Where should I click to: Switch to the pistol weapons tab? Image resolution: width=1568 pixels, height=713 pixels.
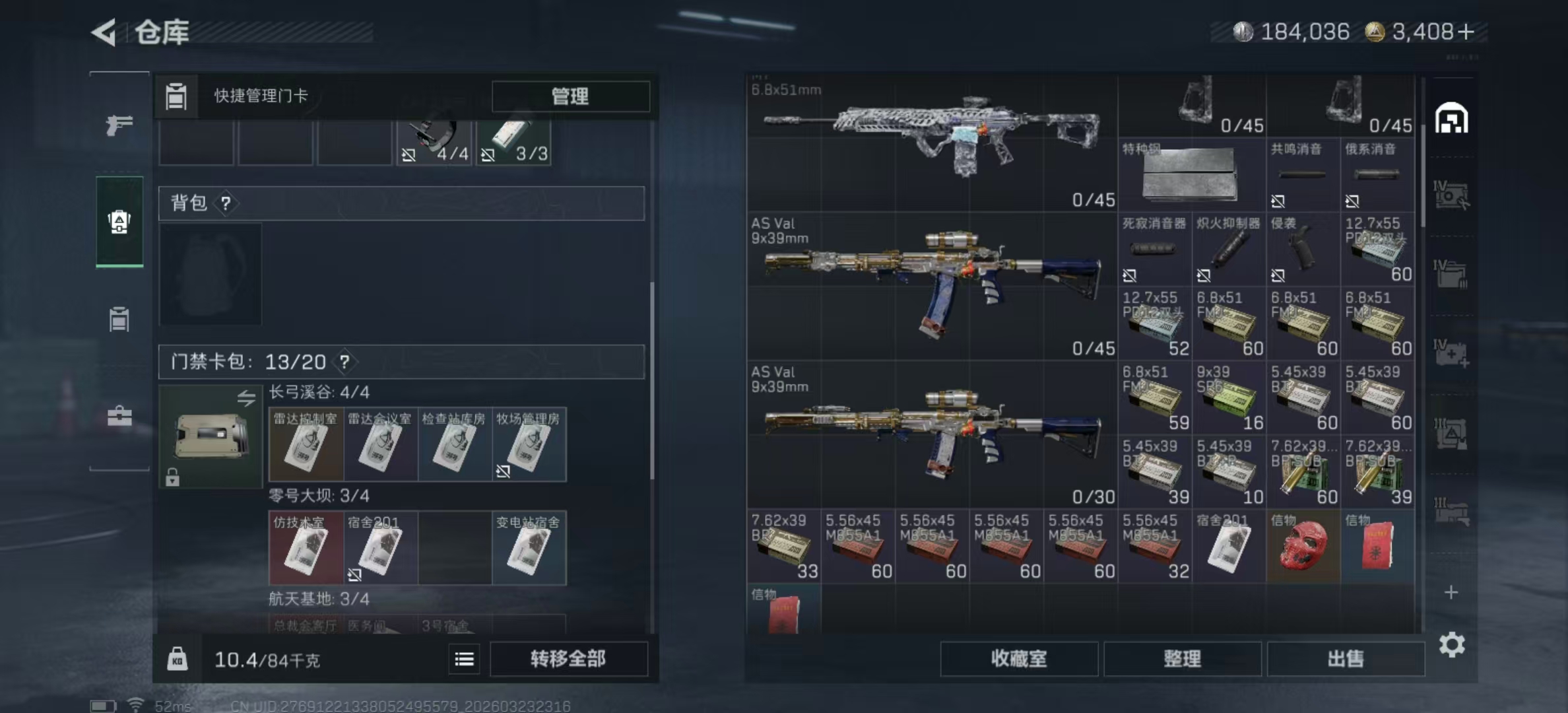point(119,125)
